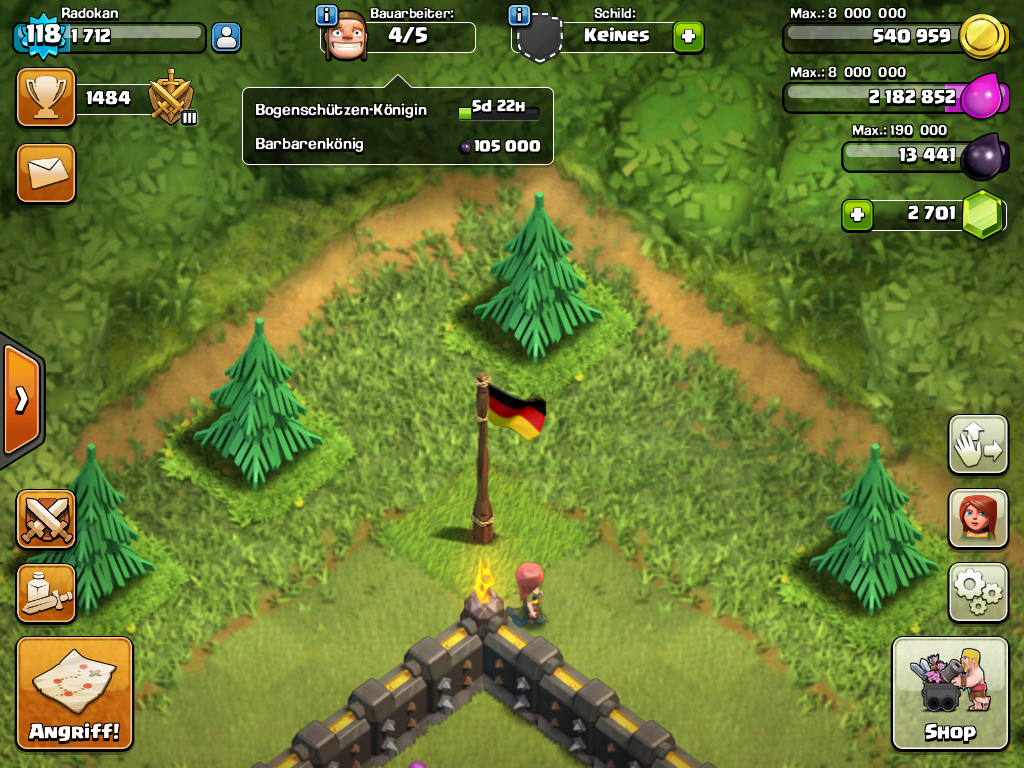This screenshot has height=768, width=1024.
Task: Open the crossed swords war button
Action: coord(45,519)
